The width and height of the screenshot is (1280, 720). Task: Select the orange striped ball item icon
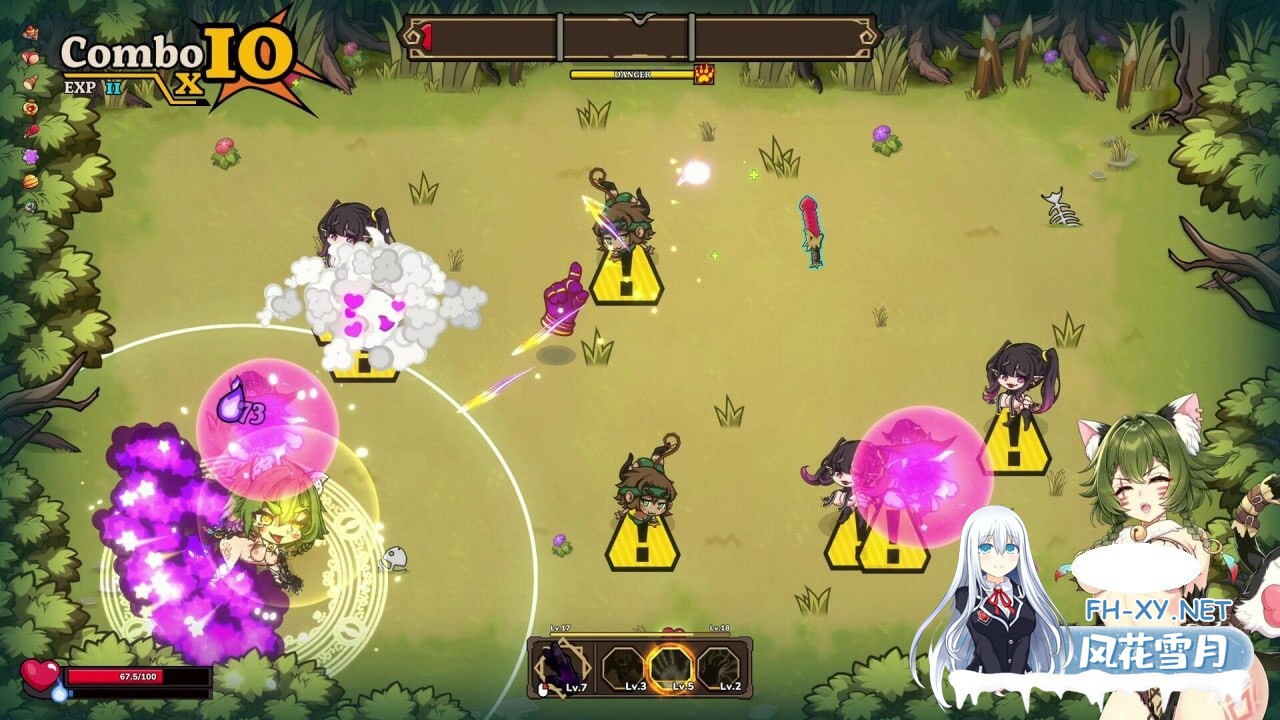click(x=31, y=181)
